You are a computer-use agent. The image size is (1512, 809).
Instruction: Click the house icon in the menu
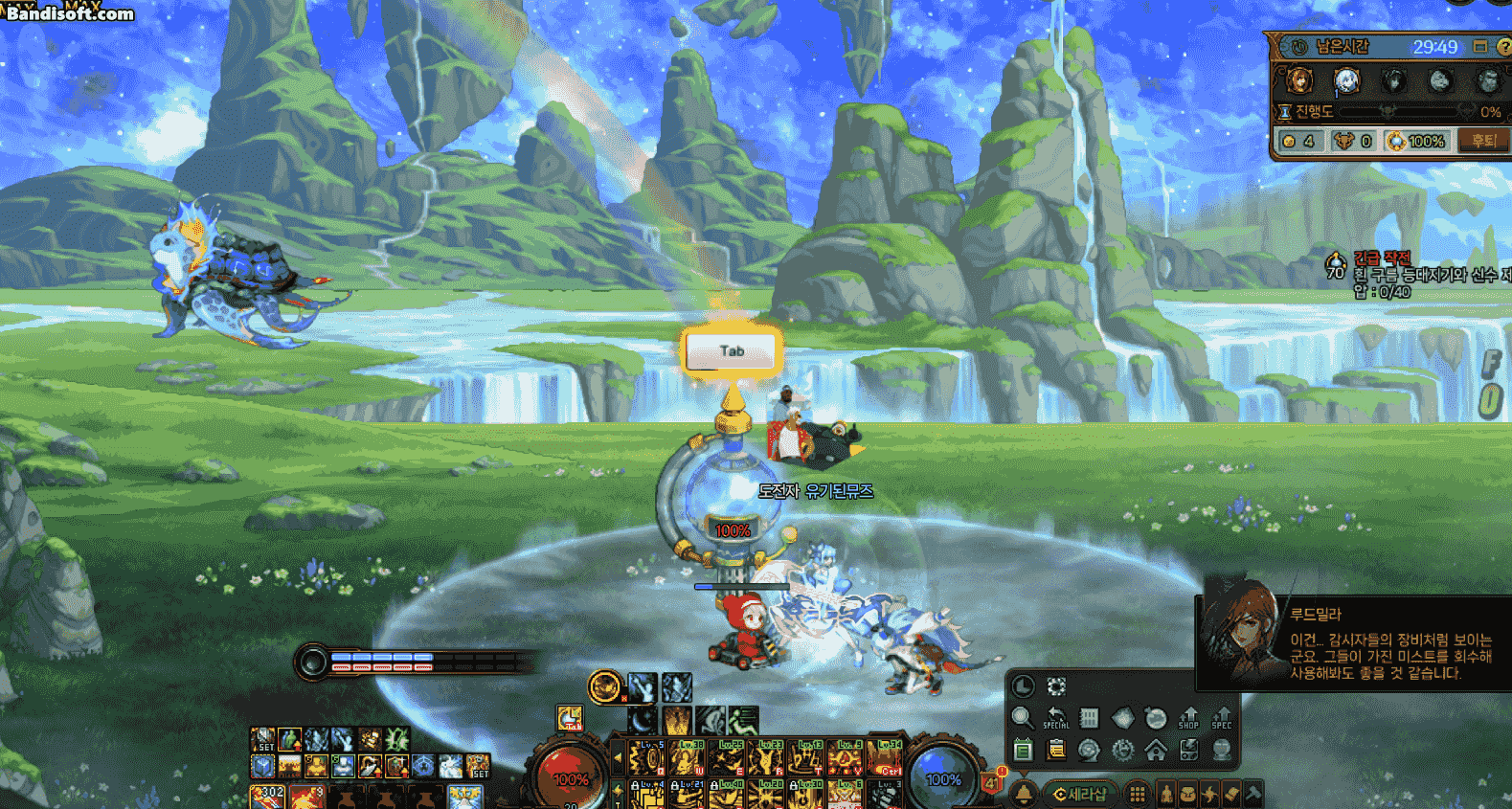[x=1156, y=750]
